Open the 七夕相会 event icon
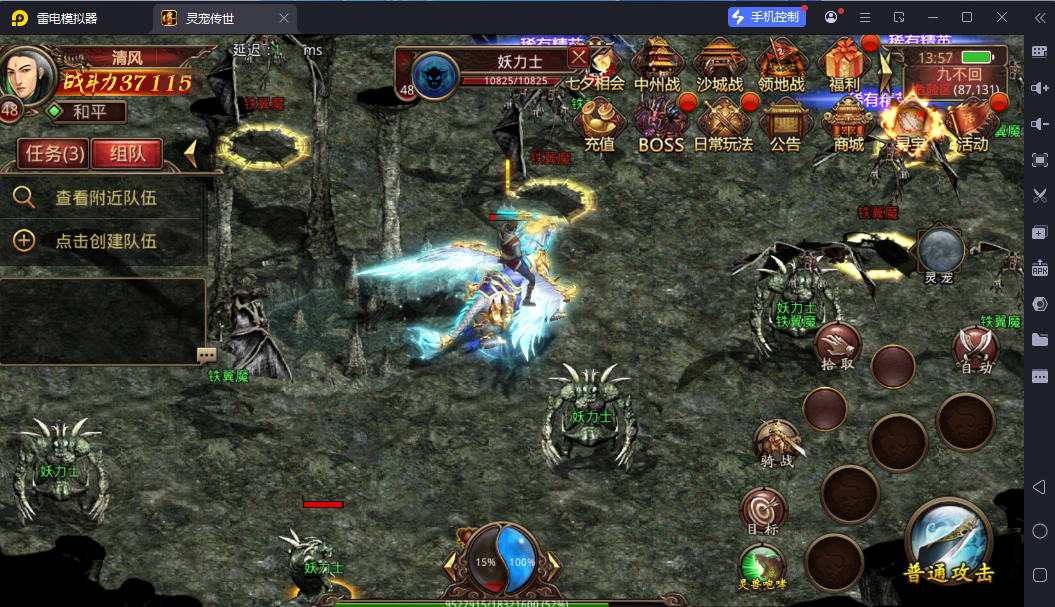Viewport: 1055px width, 607px height. tap(596, 68)
